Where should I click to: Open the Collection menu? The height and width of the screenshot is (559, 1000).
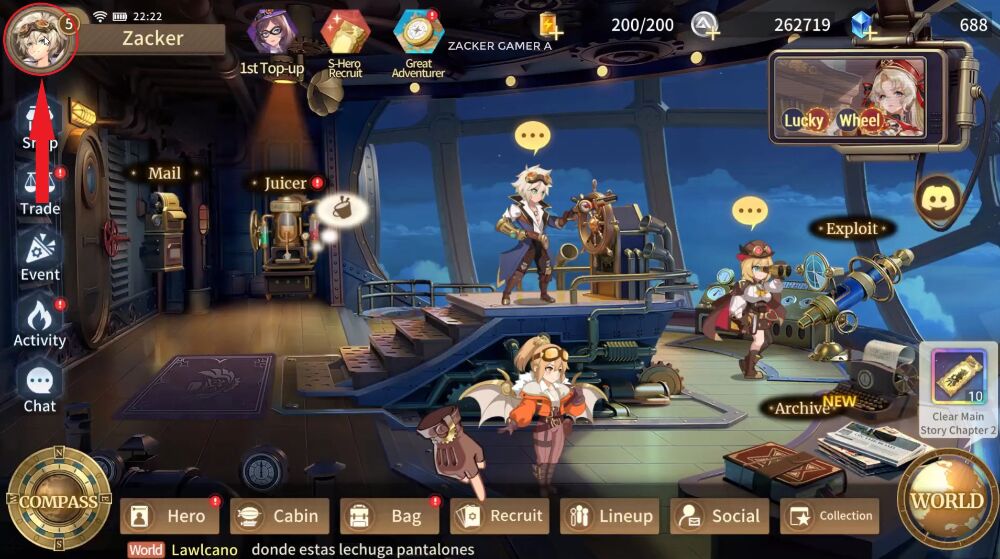tap(830, 516)
